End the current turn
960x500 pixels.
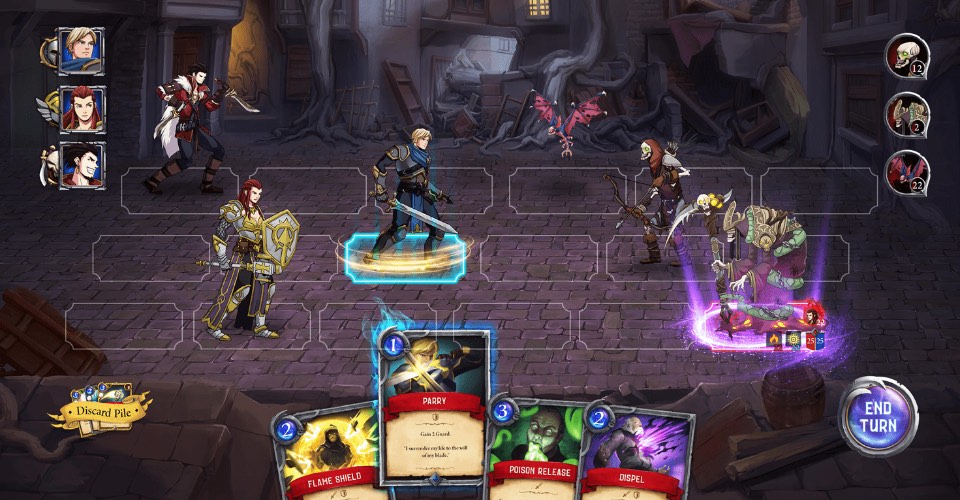[877, 417]
